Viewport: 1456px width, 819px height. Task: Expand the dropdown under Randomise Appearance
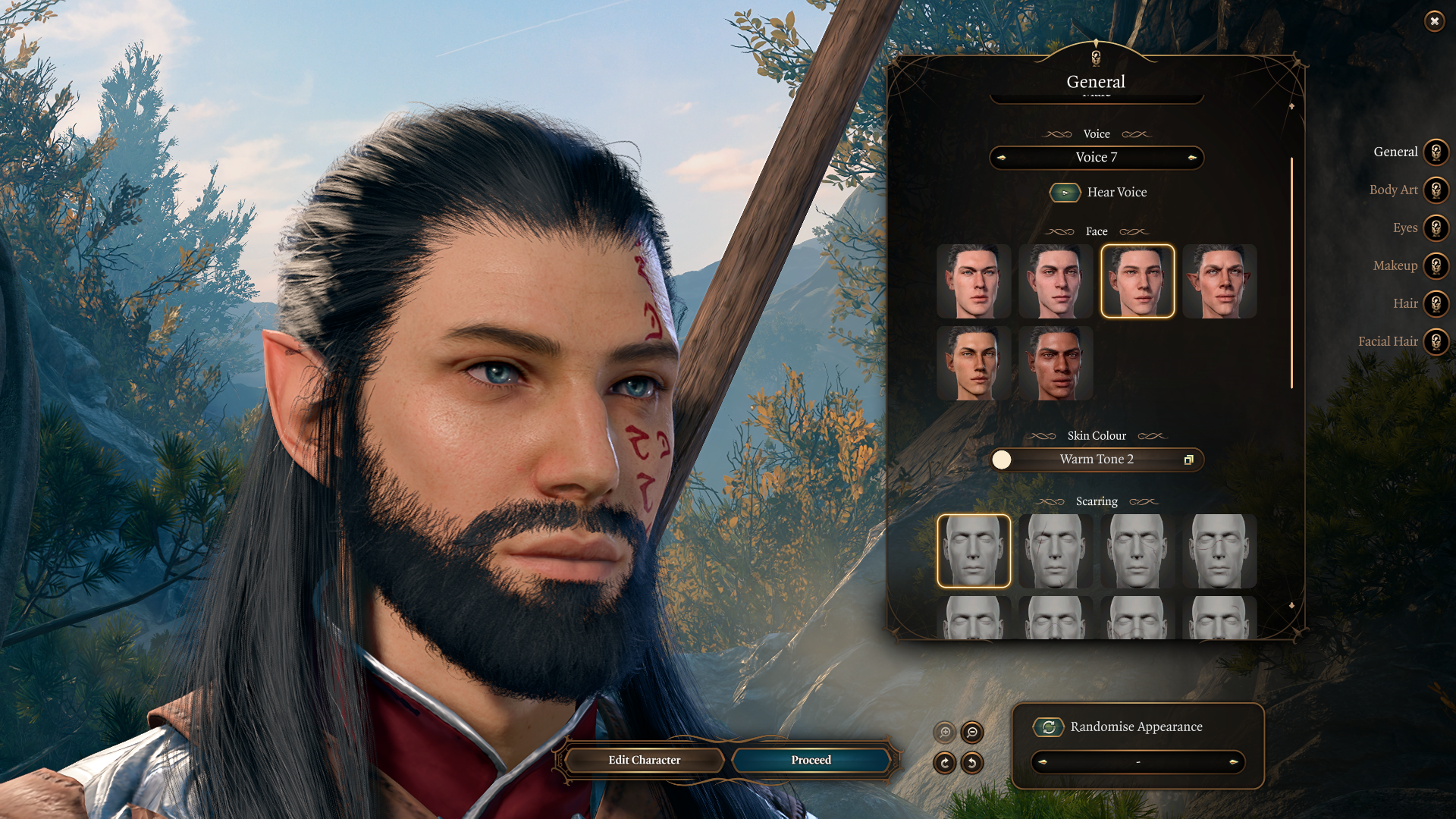pos(1137,763)
